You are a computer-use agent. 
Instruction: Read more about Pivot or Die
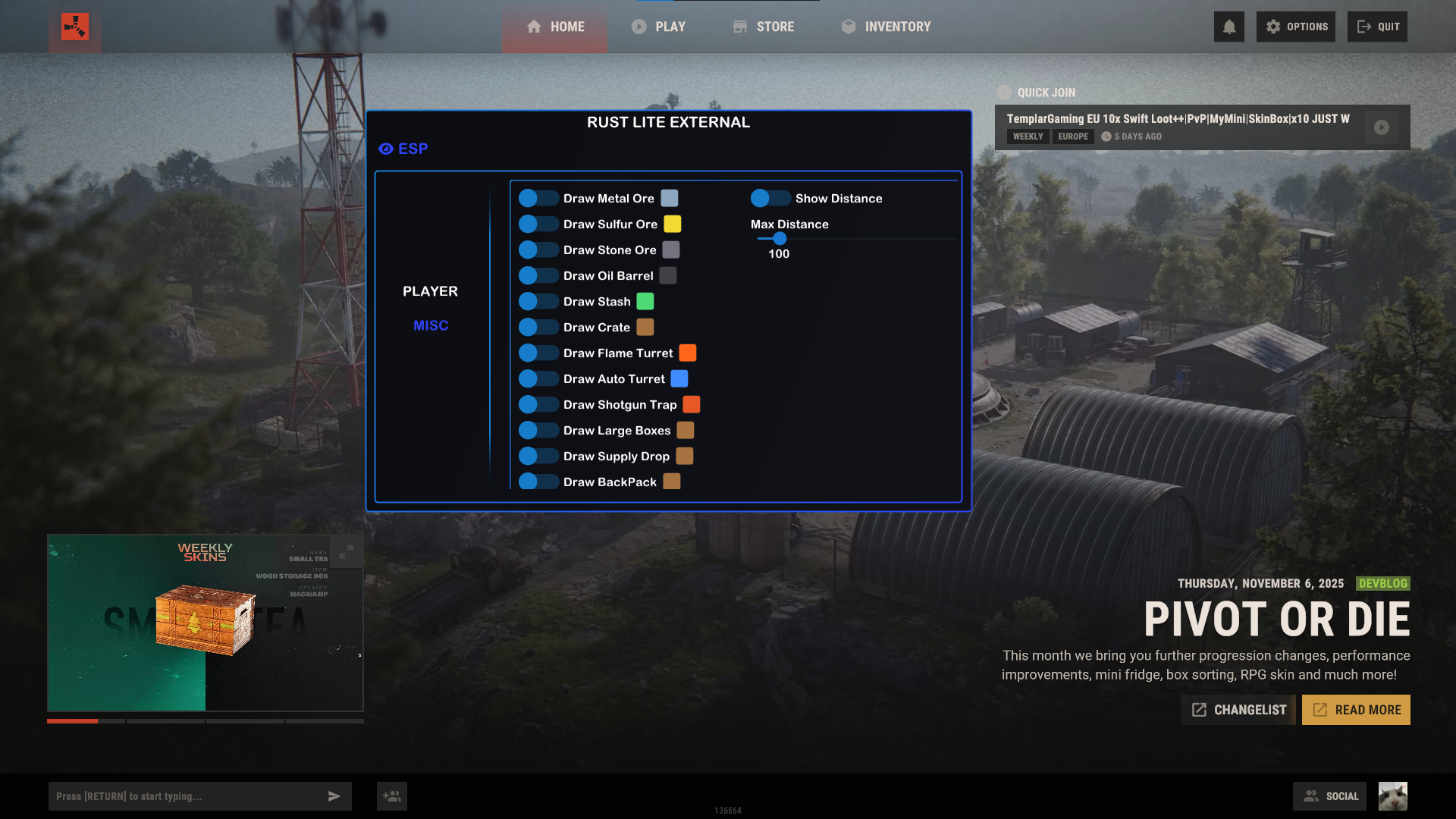1356,710
